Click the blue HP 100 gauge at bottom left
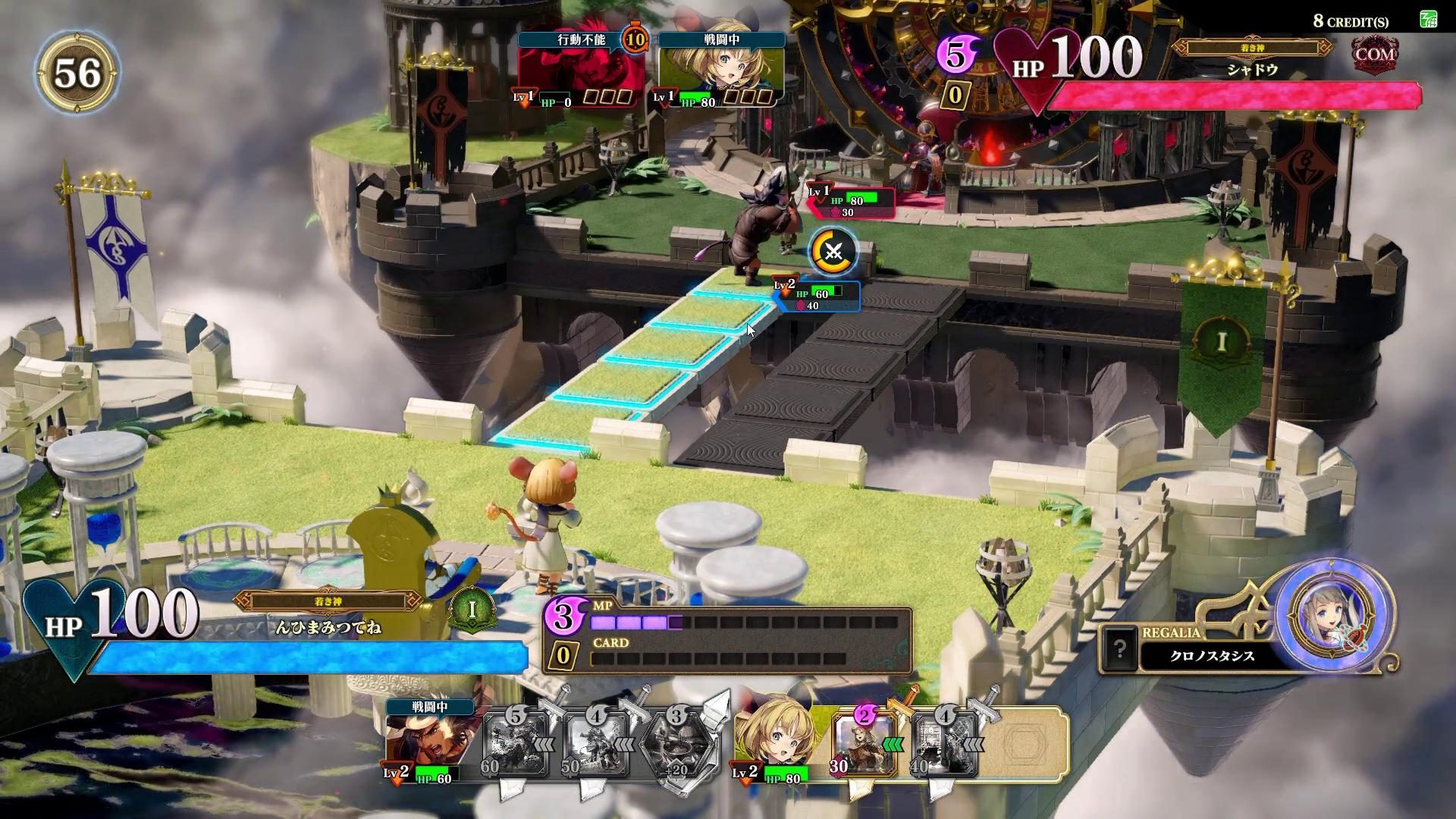The image size is (1456, 819). coord(303,657)
